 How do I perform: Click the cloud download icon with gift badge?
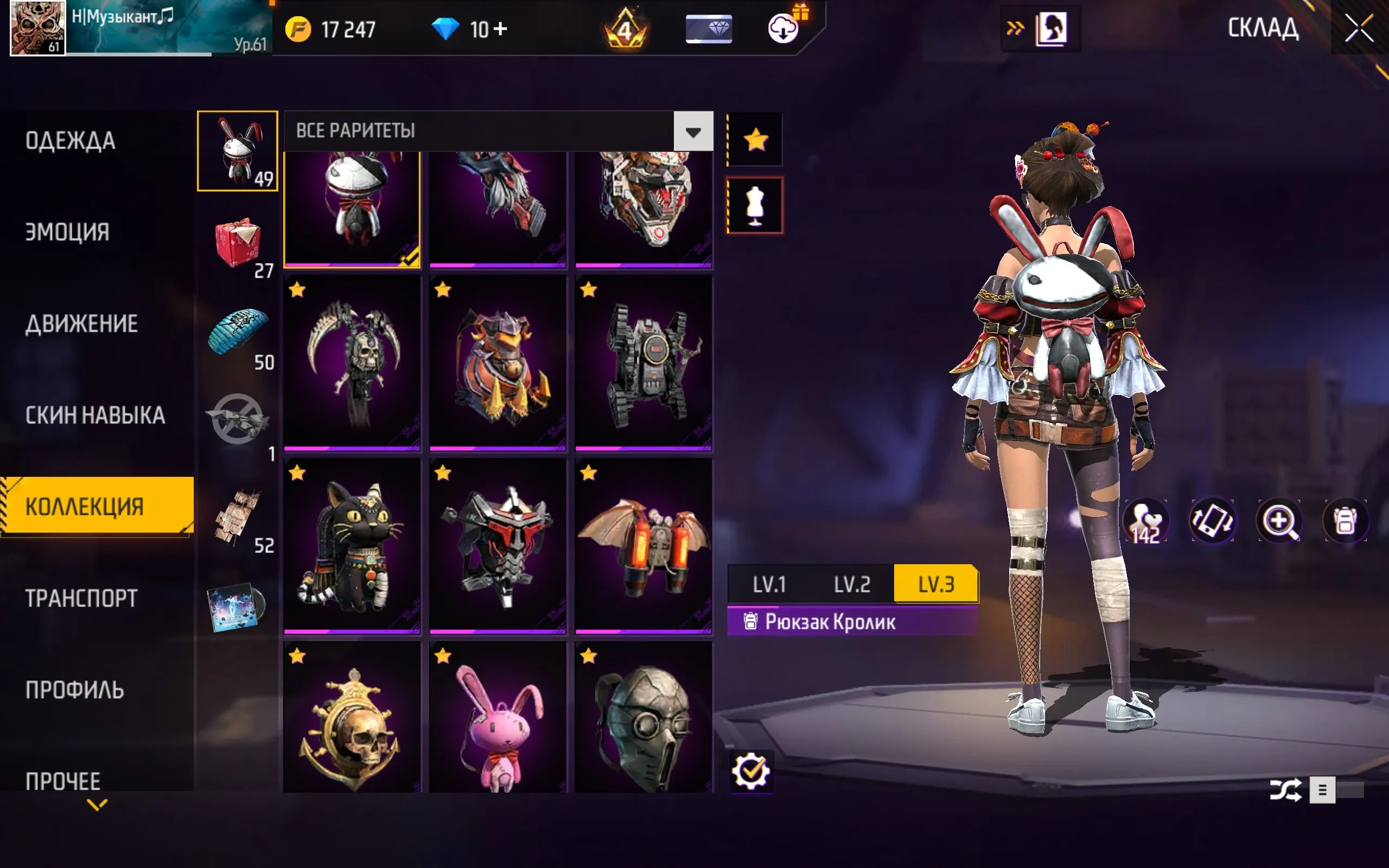[x=783, y=30]
